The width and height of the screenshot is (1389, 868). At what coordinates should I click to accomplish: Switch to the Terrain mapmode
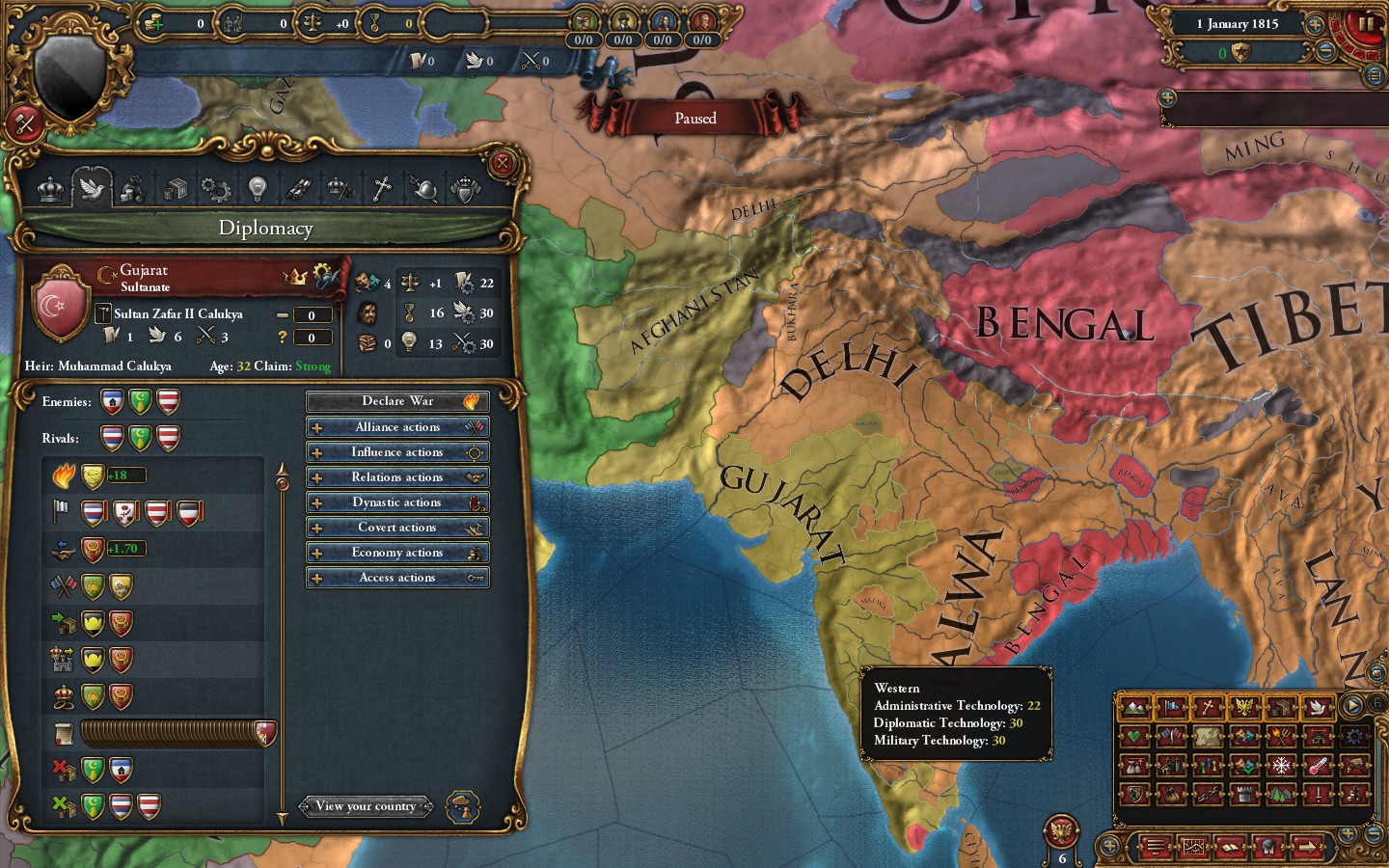click(x=1133, y=707)
